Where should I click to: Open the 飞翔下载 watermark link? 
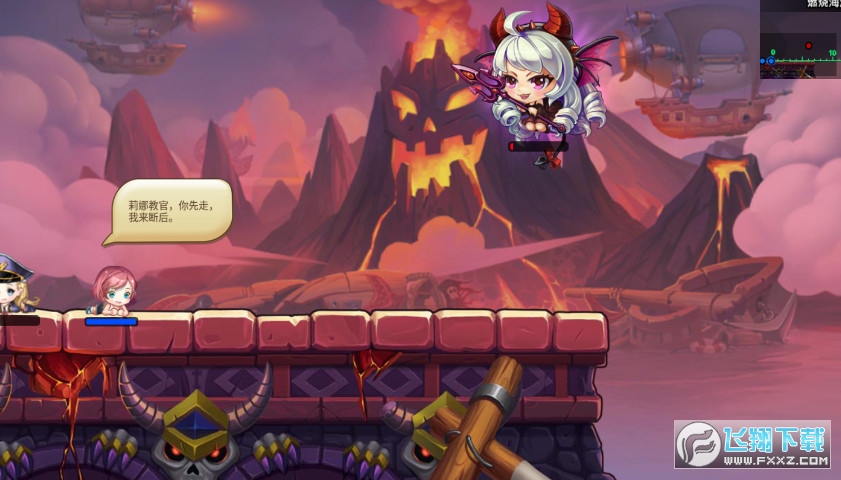coord(753,445)
